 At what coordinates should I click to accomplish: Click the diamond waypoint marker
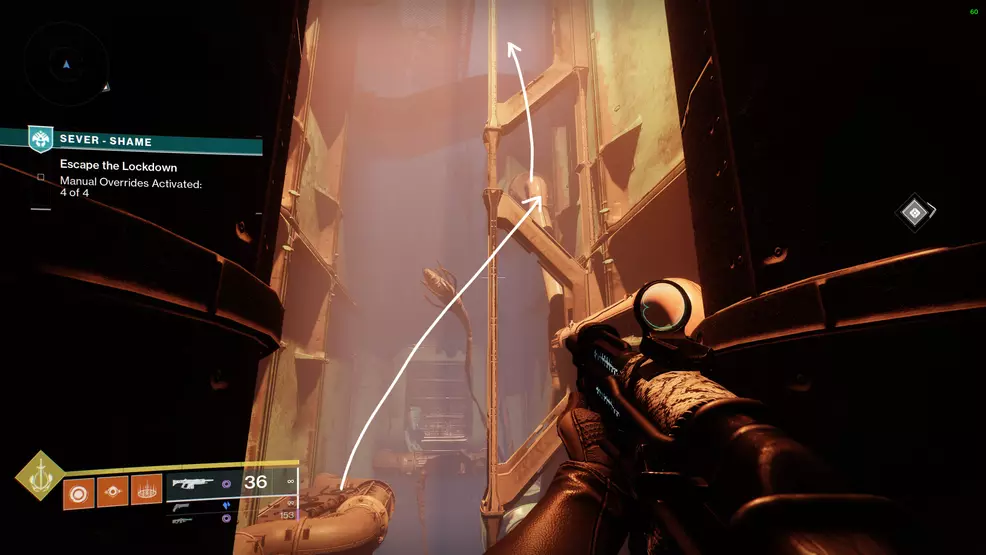pyautogui.click(x=913, y=211)
